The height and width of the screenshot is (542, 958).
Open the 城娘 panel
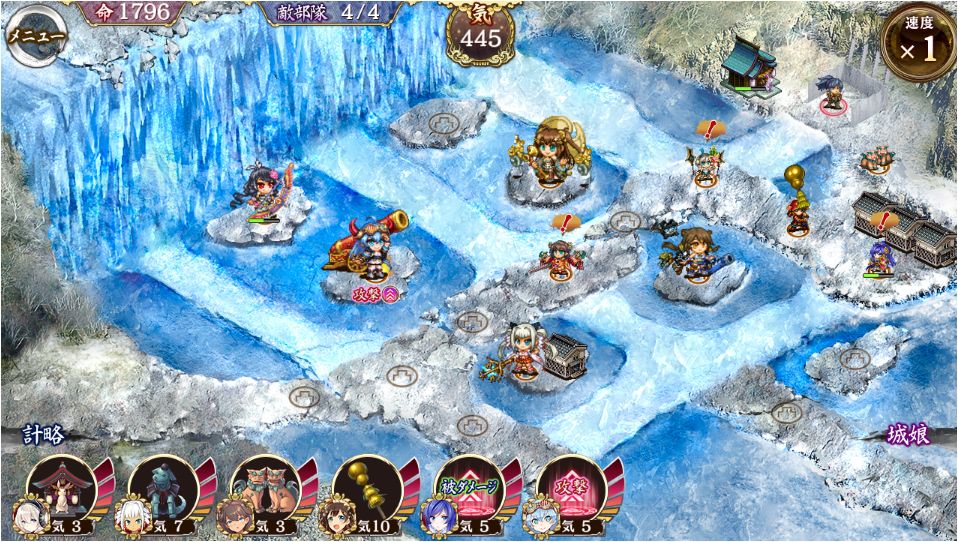[x=908, y=435]
